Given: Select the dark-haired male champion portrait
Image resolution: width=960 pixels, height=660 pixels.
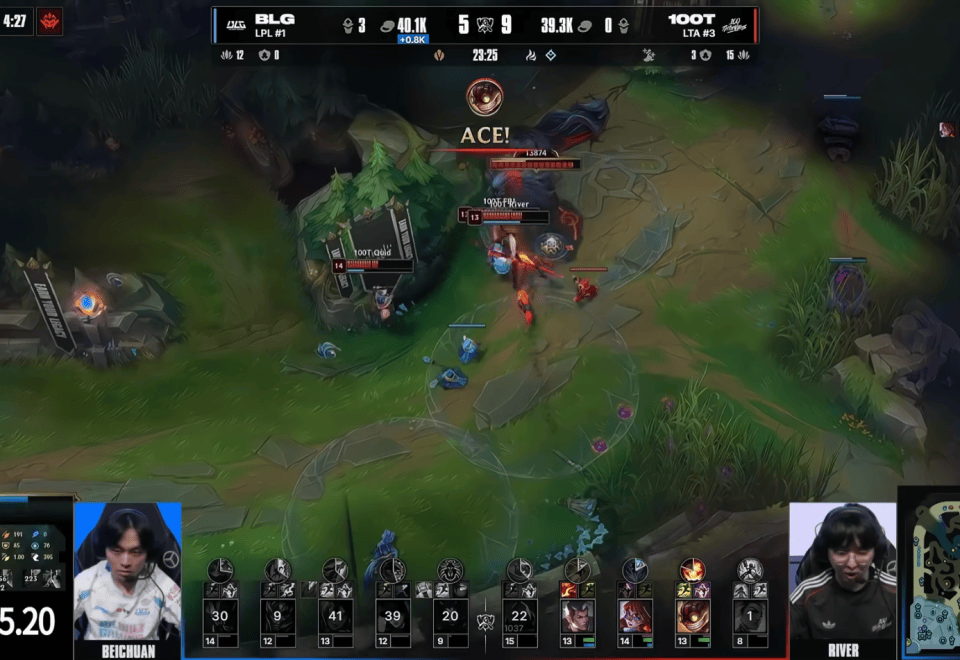Looking at the screenshot, I should click(577, 616).
